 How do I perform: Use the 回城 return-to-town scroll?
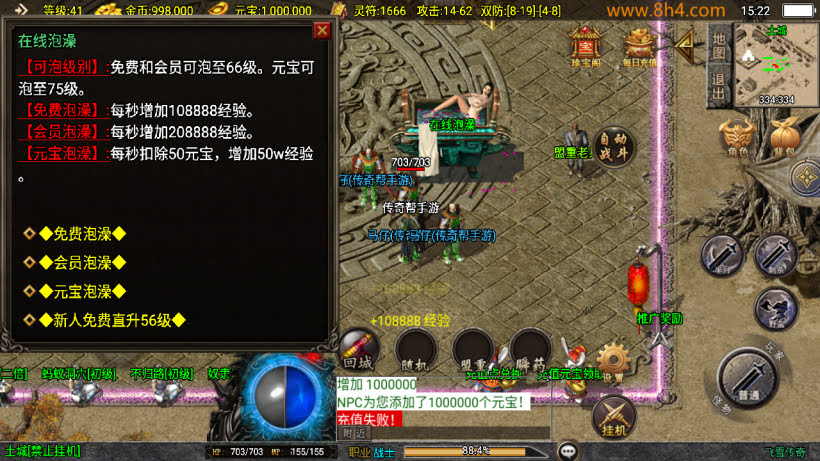[358, 349]
